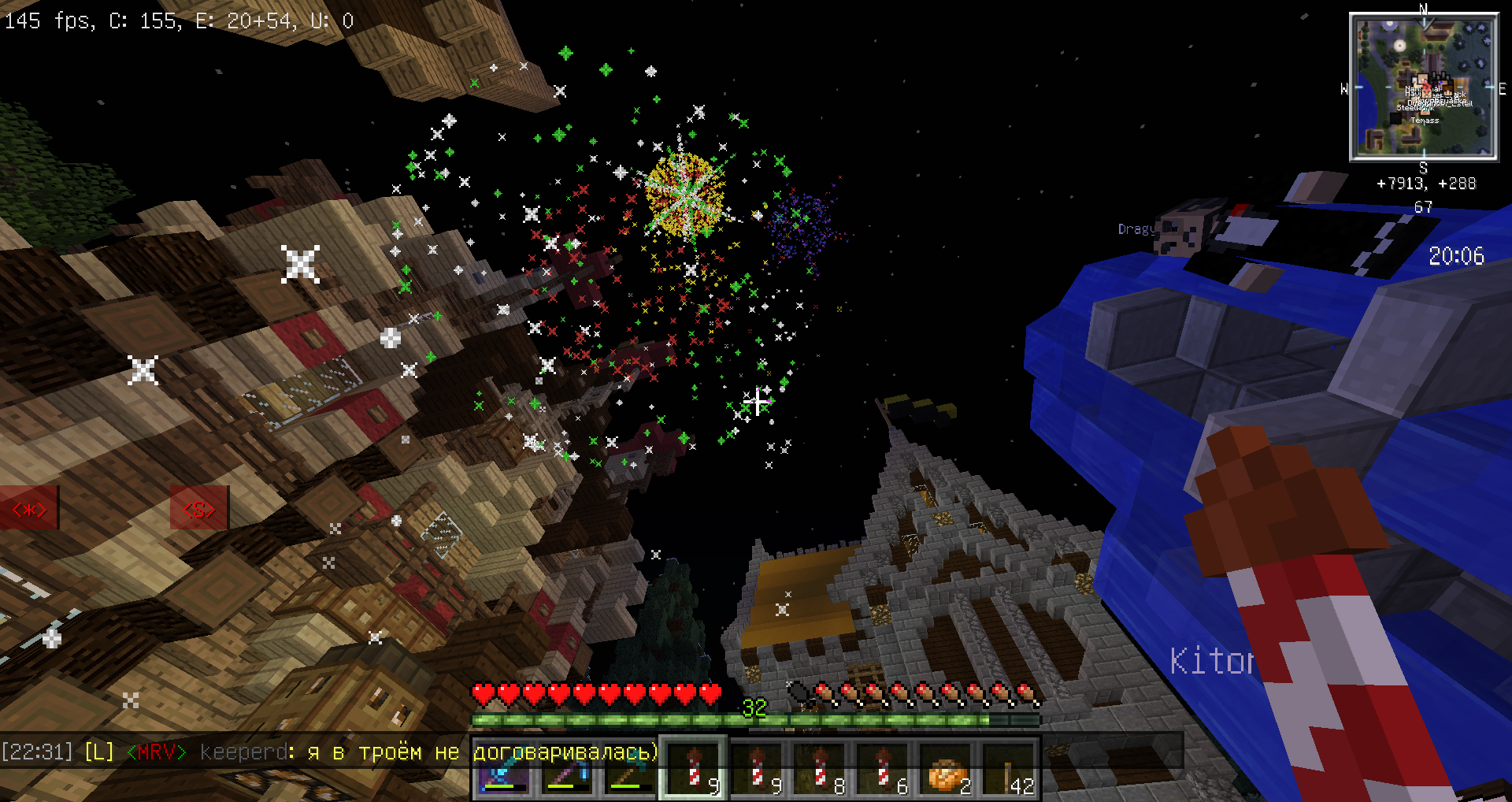
Task: Click the highlighted firework rocket slot
Action: [693, 770]
